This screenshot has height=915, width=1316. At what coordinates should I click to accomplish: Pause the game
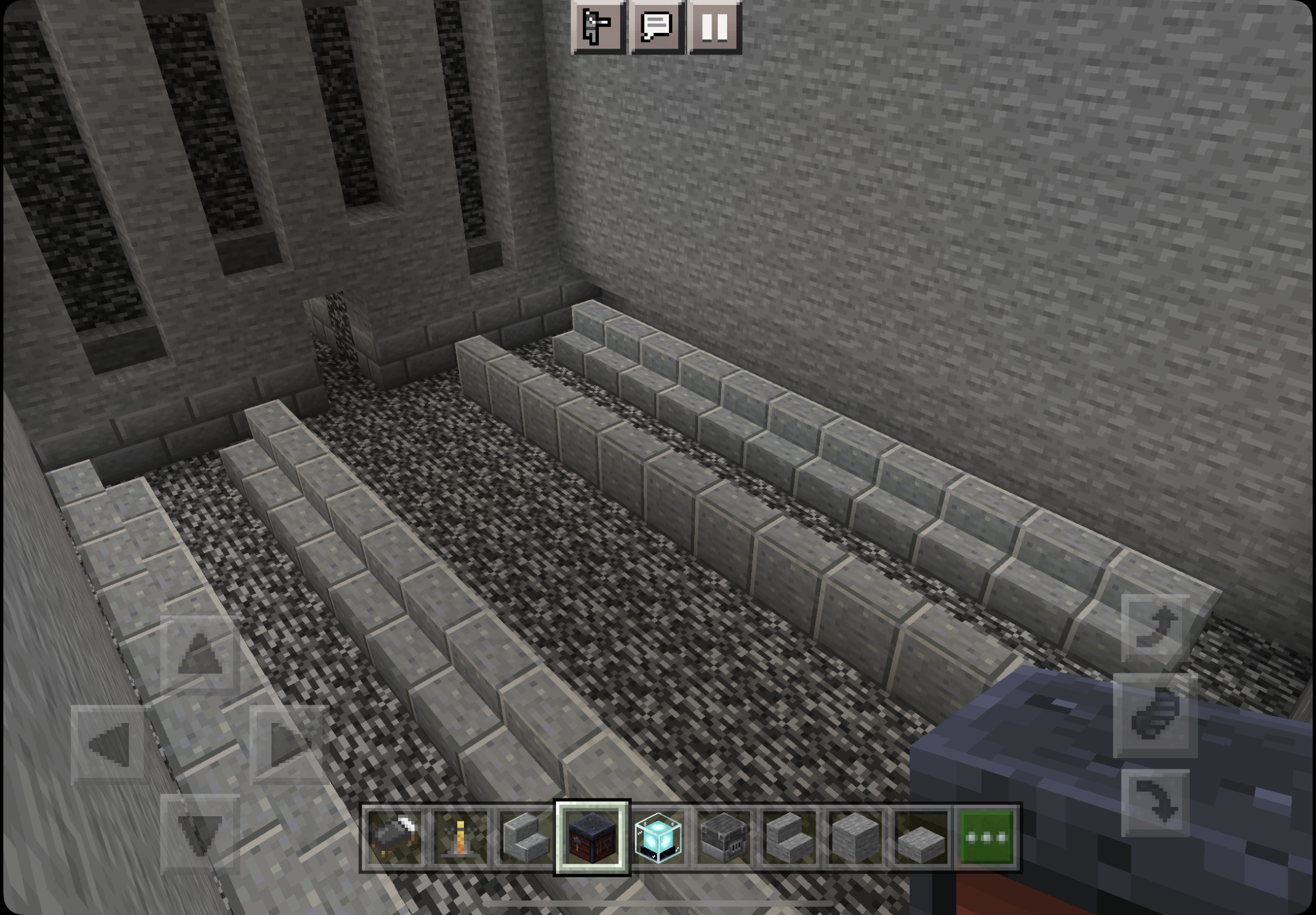coord(715,27)
